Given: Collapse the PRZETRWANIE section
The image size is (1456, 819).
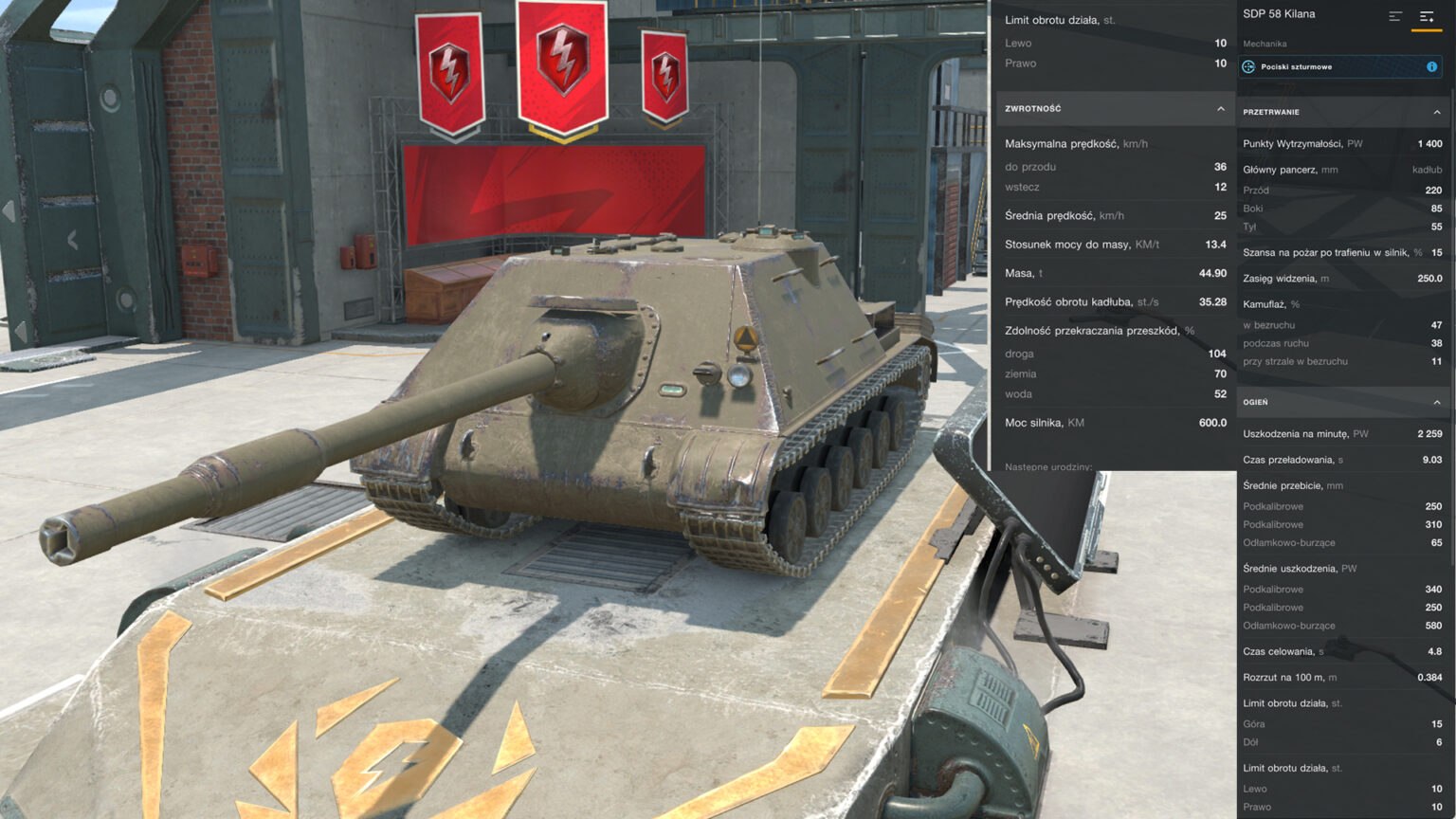Looking at the screenshot, I should coord(1437,112).
